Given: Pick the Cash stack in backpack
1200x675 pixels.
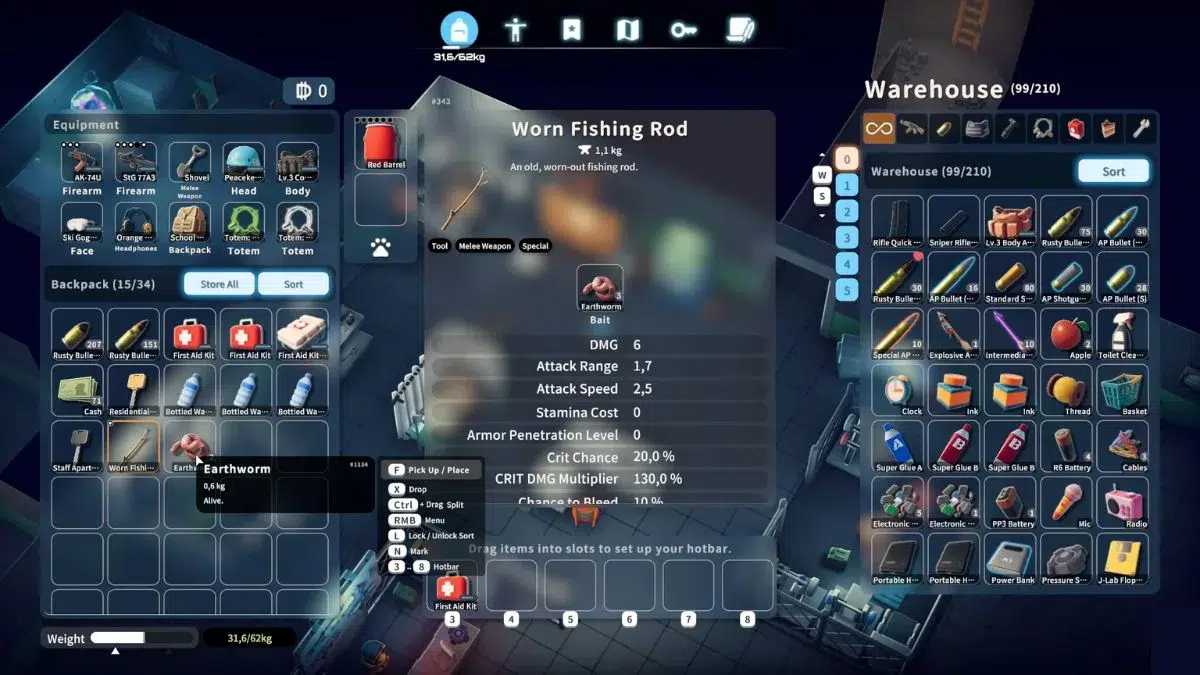Looking at the screenshot, I should coord(78,390).
